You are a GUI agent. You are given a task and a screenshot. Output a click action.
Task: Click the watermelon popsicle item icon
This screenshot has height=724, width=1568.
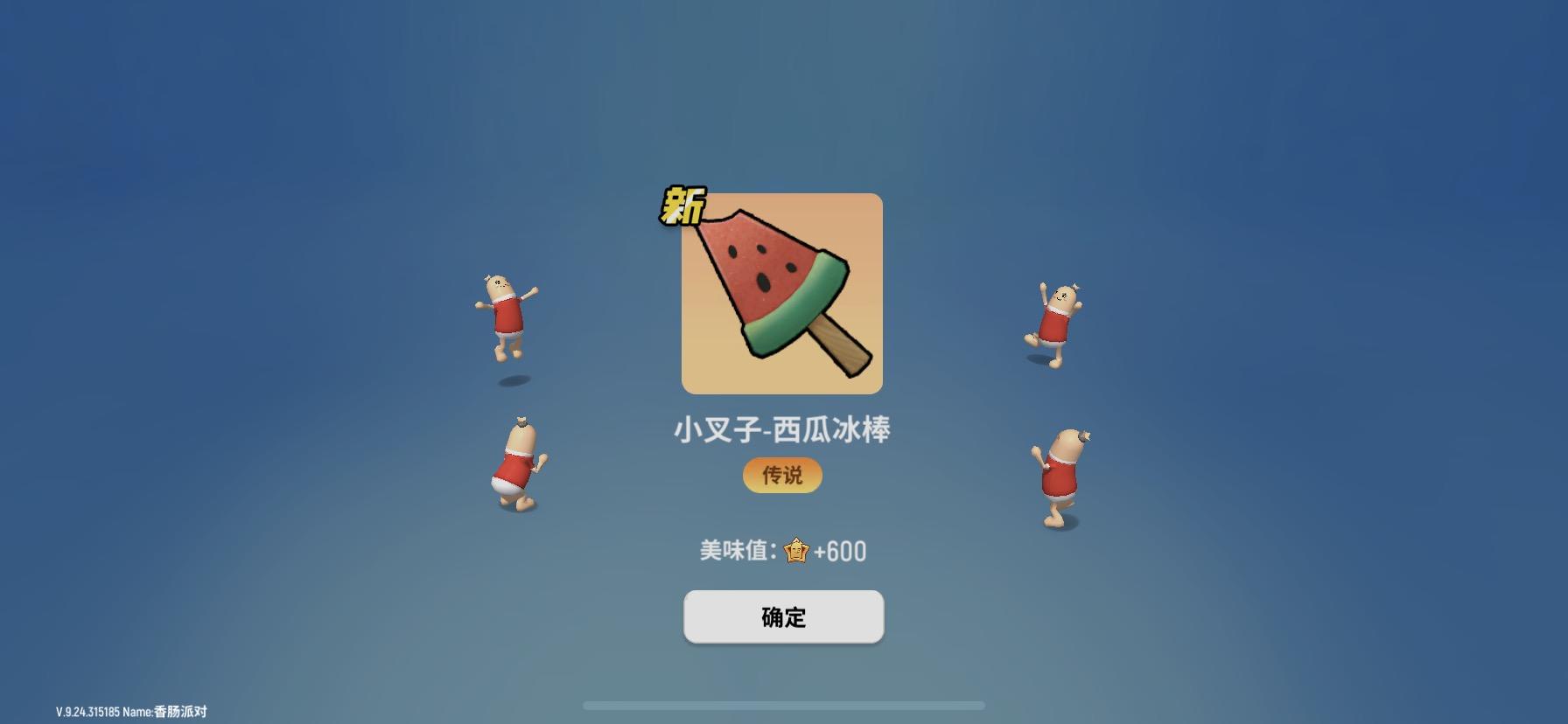point(781,293)
